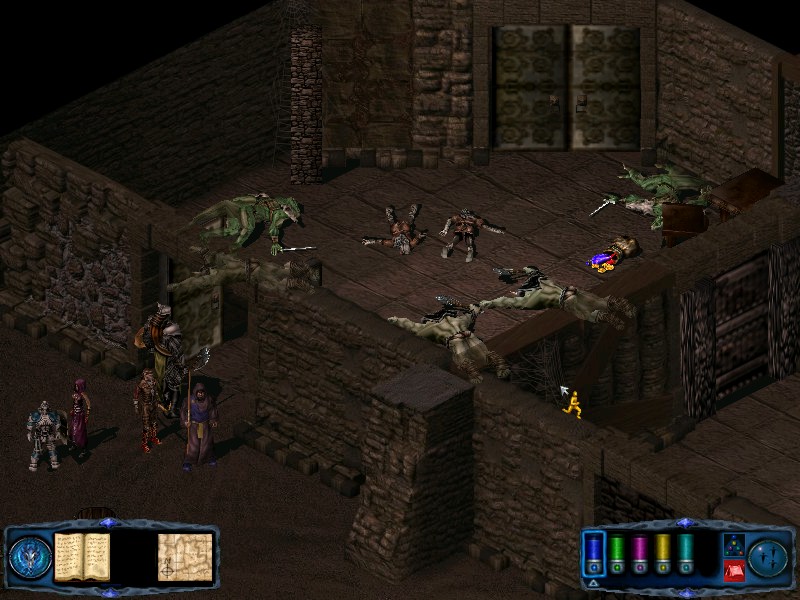
Task: Select the magenta party member canister
Action: [640, 551]
